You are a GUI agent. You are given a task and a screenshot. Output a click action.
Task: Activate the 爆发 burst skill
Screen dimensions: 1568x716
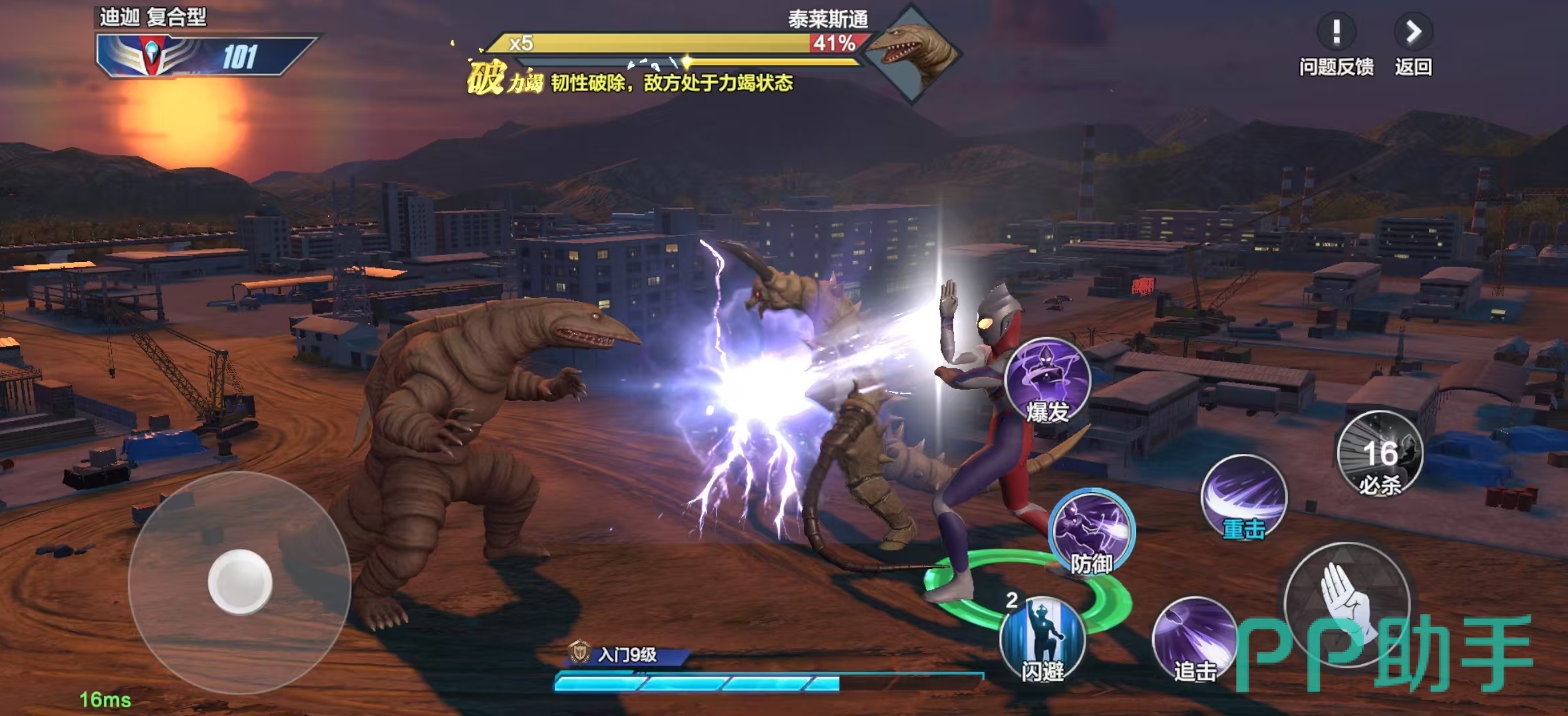pyautogui.click(x=1047, y=380)
